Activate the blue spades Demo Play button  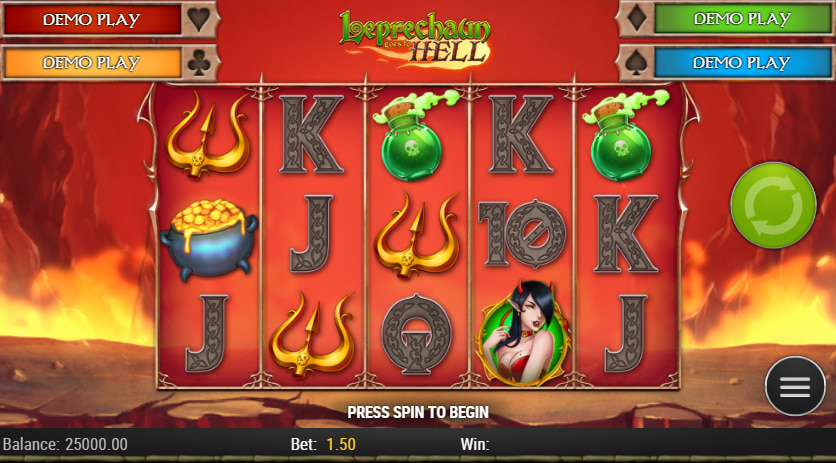pos(741,62)
